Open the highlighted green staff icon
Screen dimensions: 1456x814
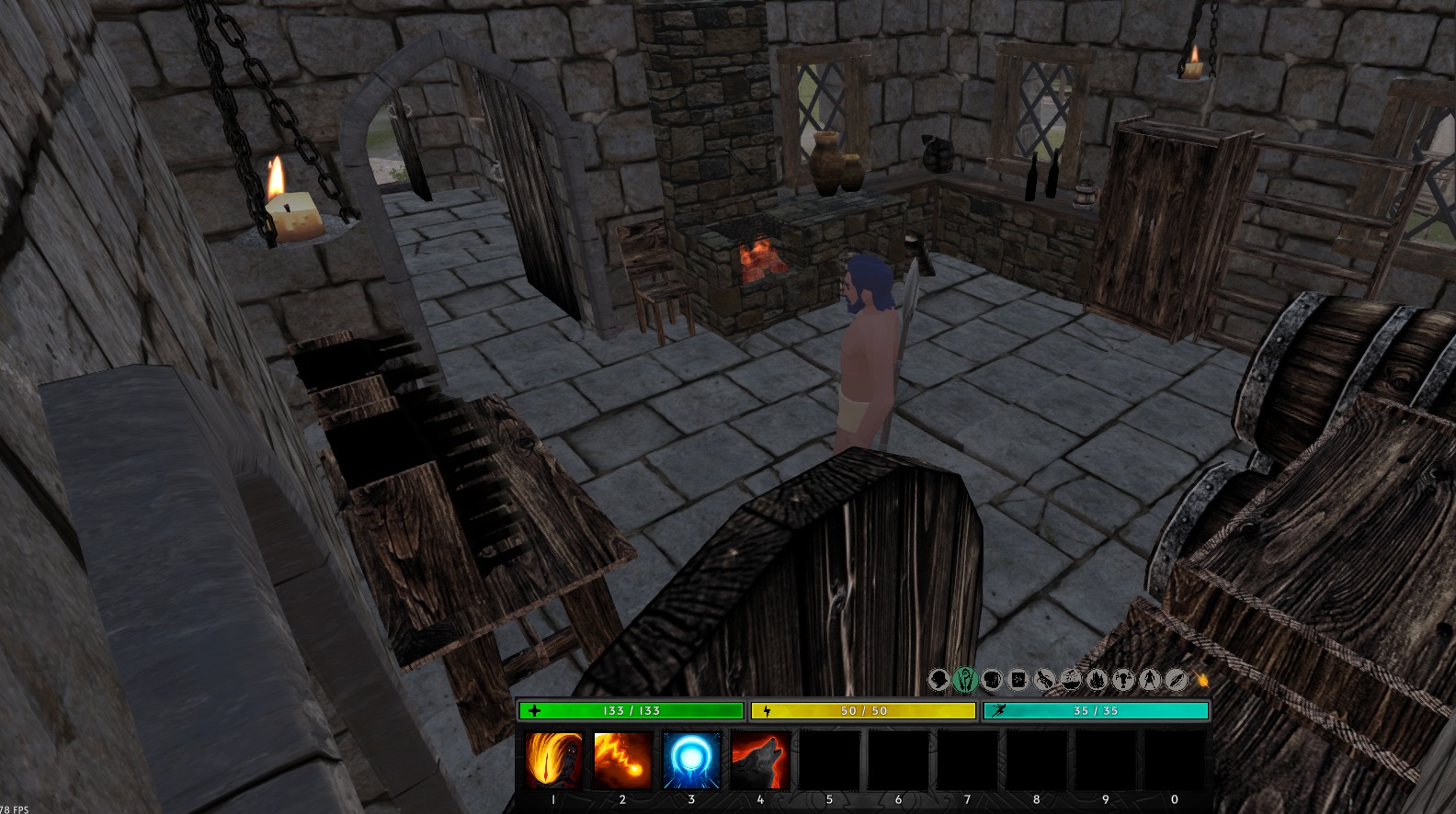pos(964,680)
